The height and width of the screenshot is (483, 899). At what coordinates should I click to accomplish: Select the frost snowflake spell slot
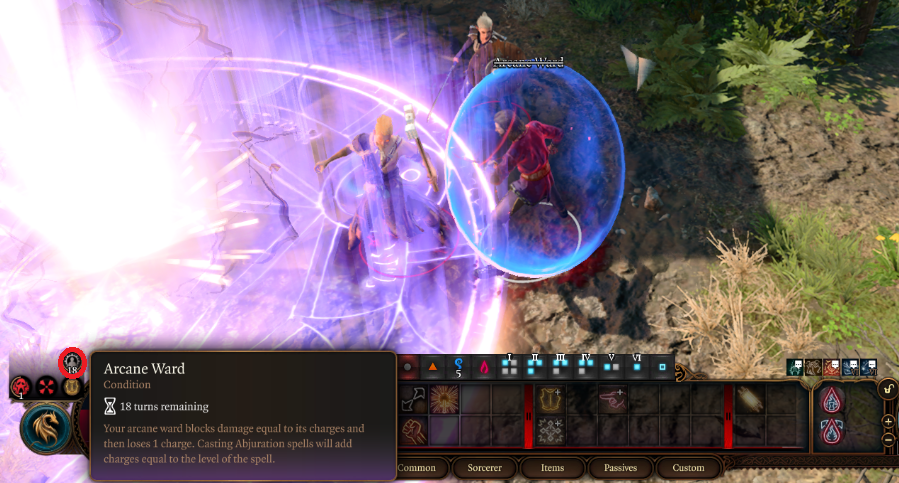coord(551,431)
